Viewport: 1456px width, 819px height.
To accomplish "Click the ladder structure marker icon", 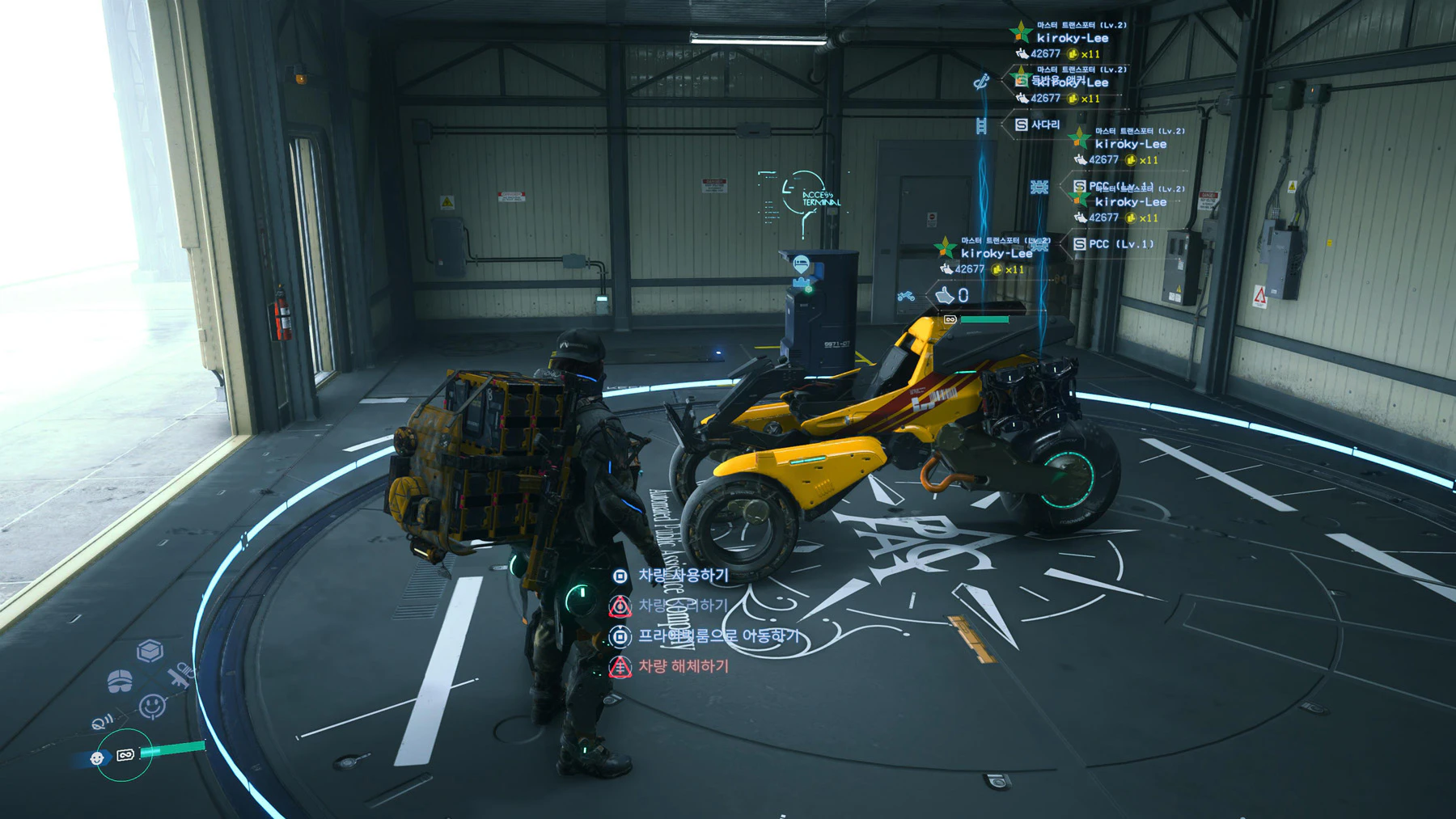I will coord(981,125).
